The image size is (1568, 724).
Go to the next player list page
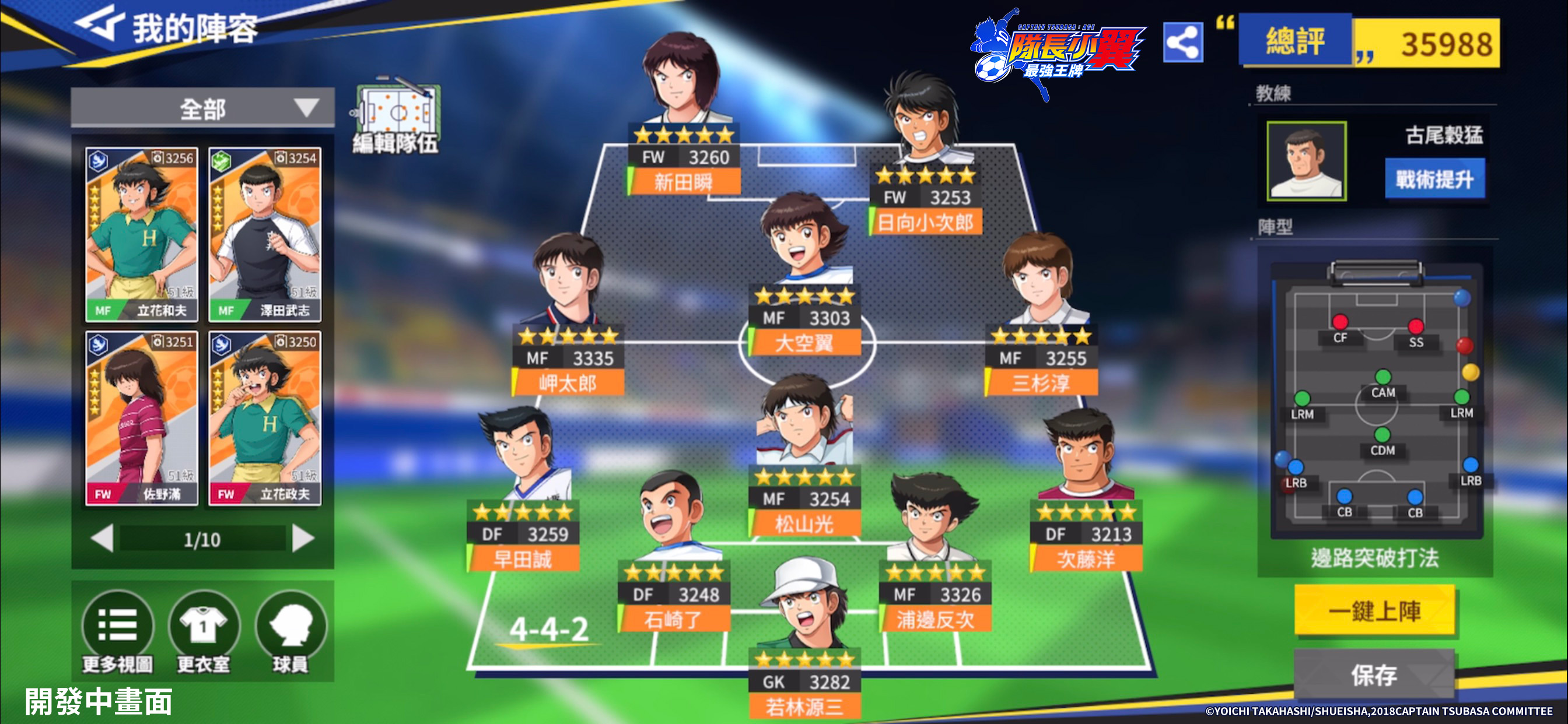(x=303, y=539)
